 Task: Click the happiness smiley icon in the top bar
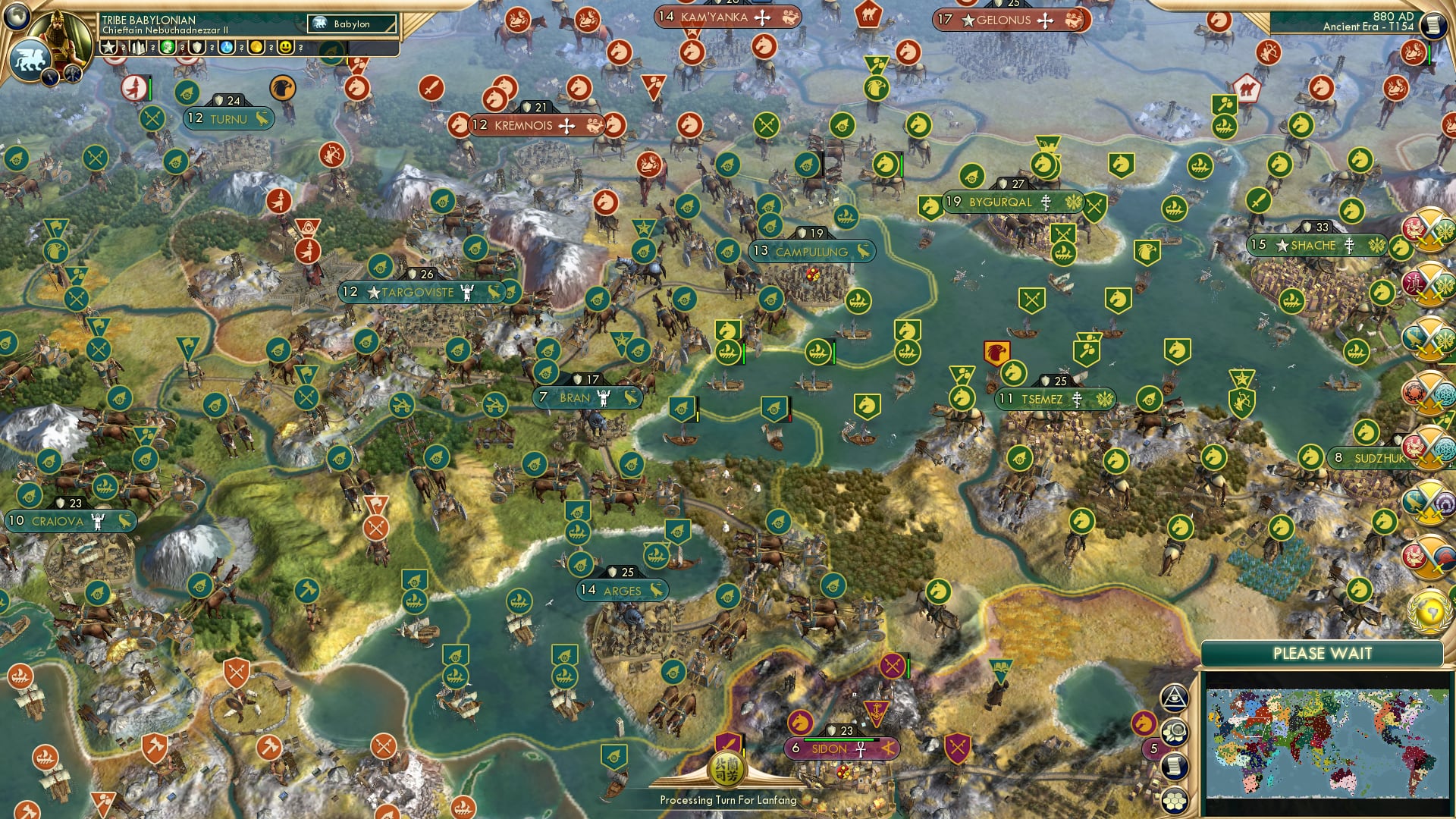click(287, 49)
